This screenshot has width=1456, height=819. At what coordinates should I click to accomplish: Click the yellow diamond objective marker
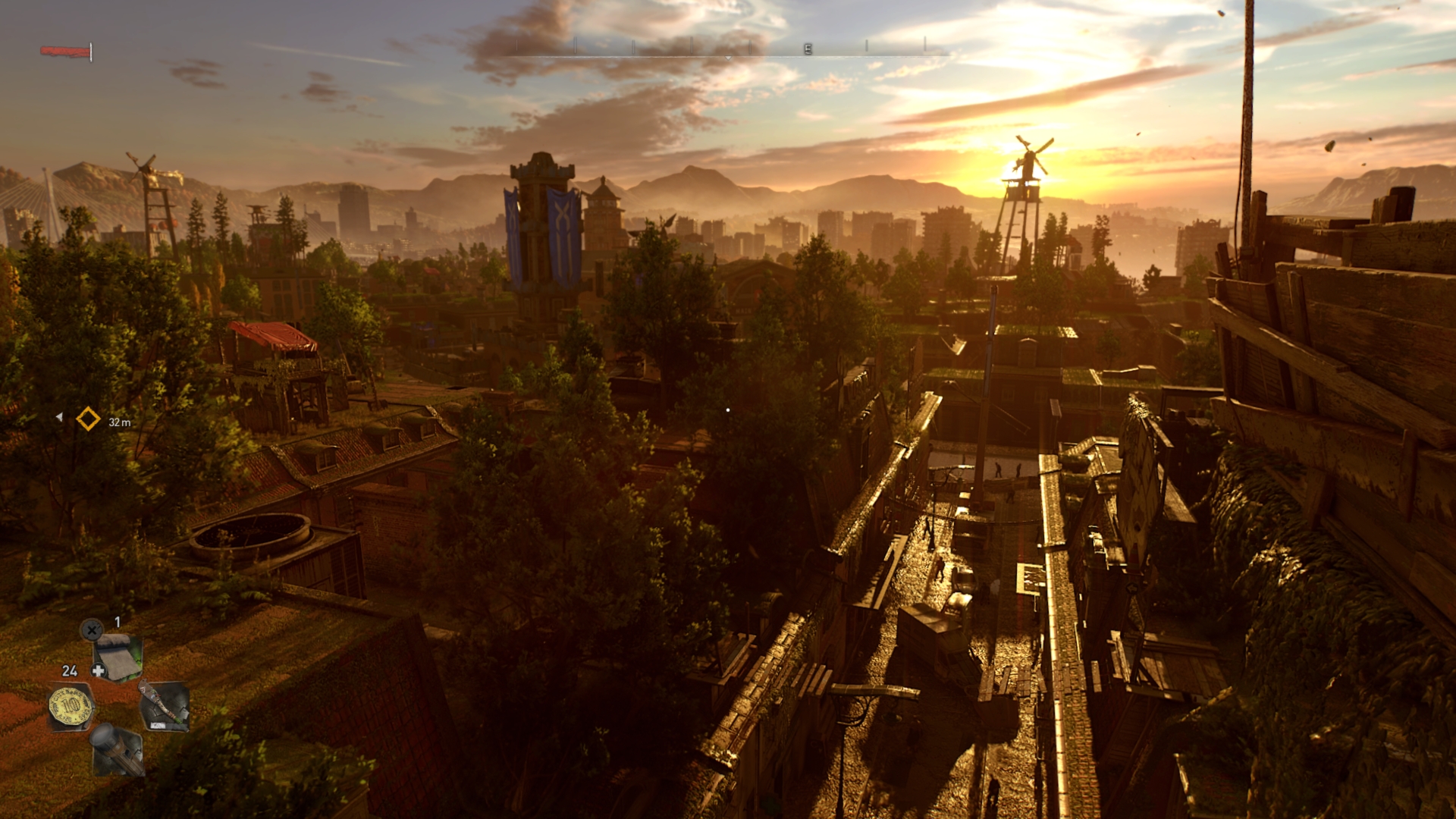tap(88, 419)
